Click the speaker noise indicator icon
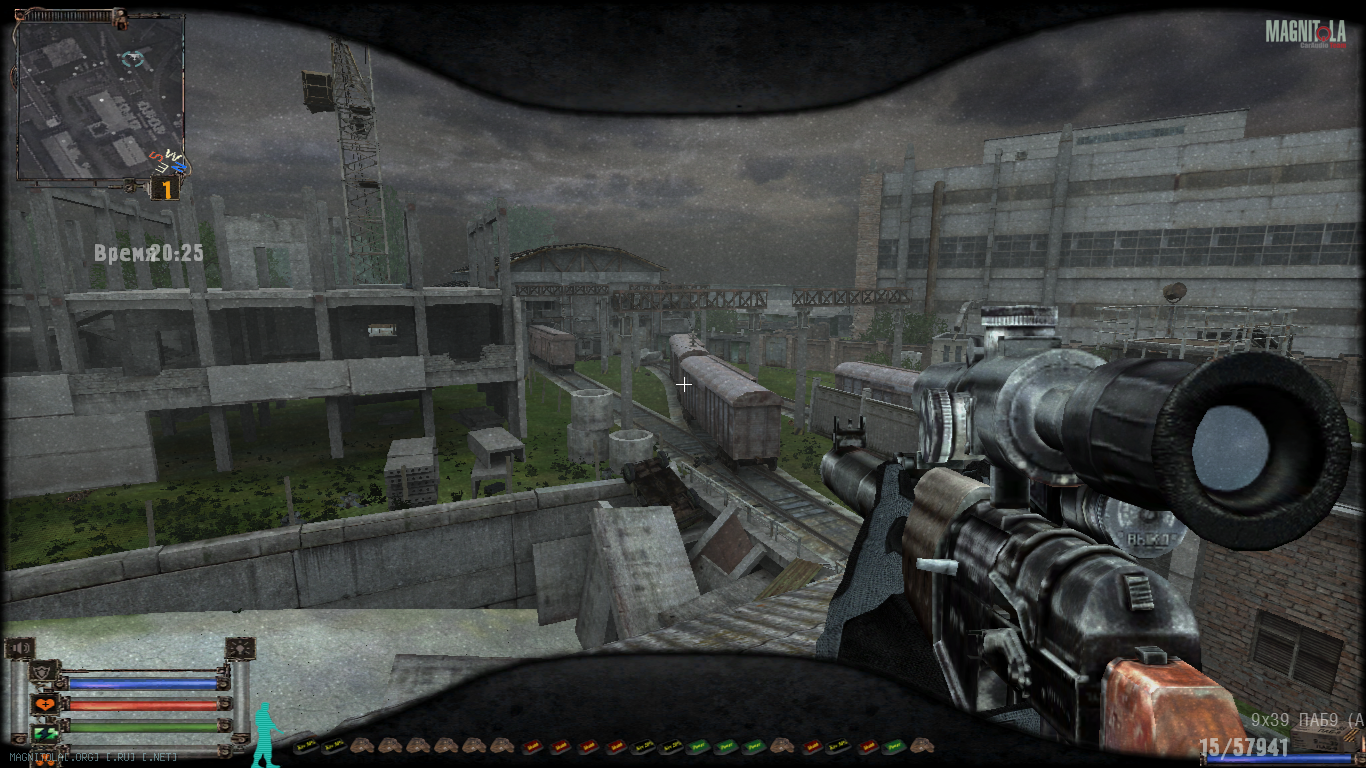 click(x=19, y=648)
